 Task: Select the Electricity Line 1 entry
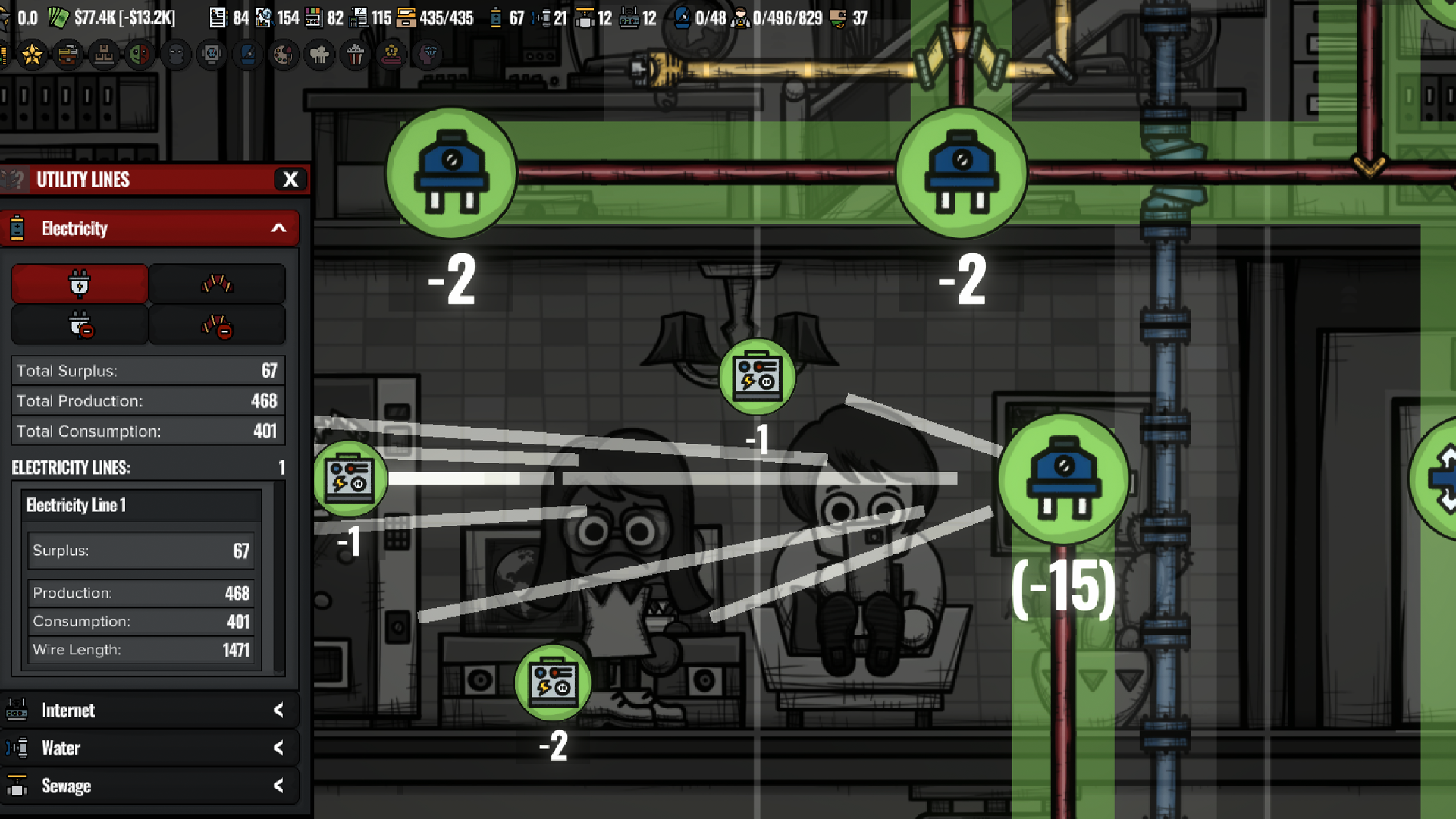(142, 506)
